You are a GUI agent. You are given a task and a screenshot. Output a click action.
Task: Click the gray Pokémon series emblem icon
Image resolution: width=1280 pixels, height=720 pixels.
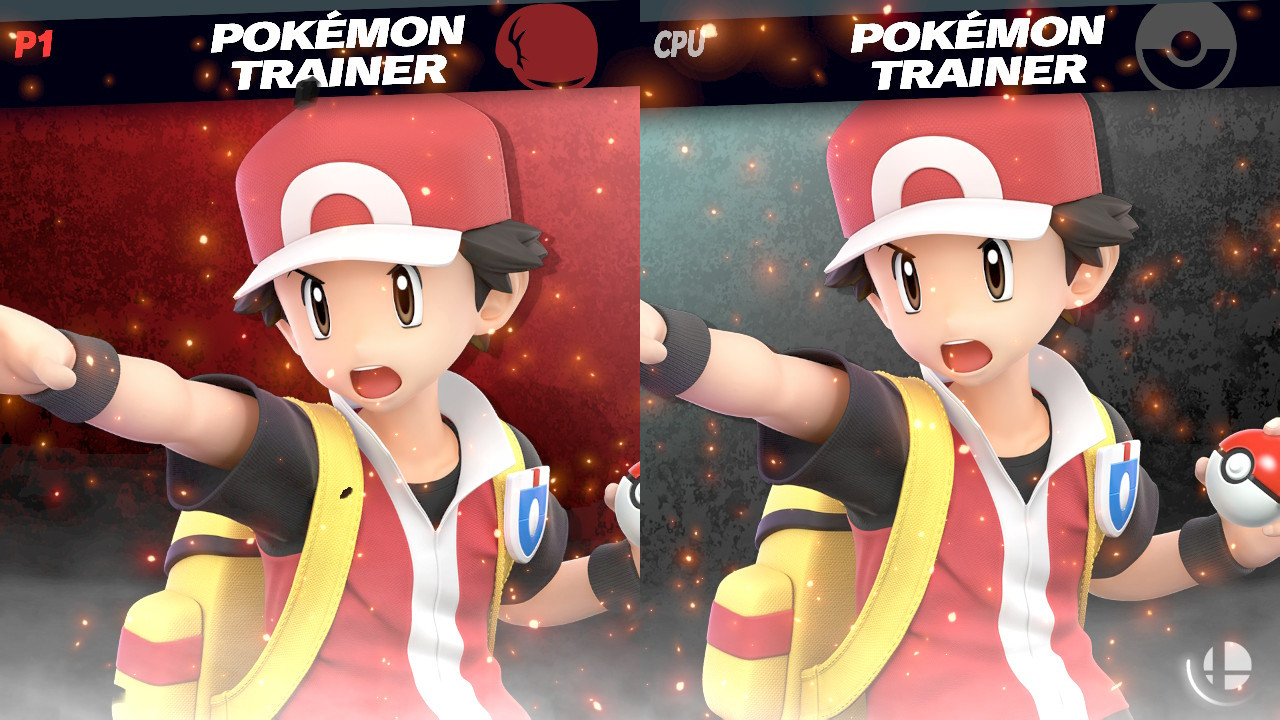(x=1186, y=44)
